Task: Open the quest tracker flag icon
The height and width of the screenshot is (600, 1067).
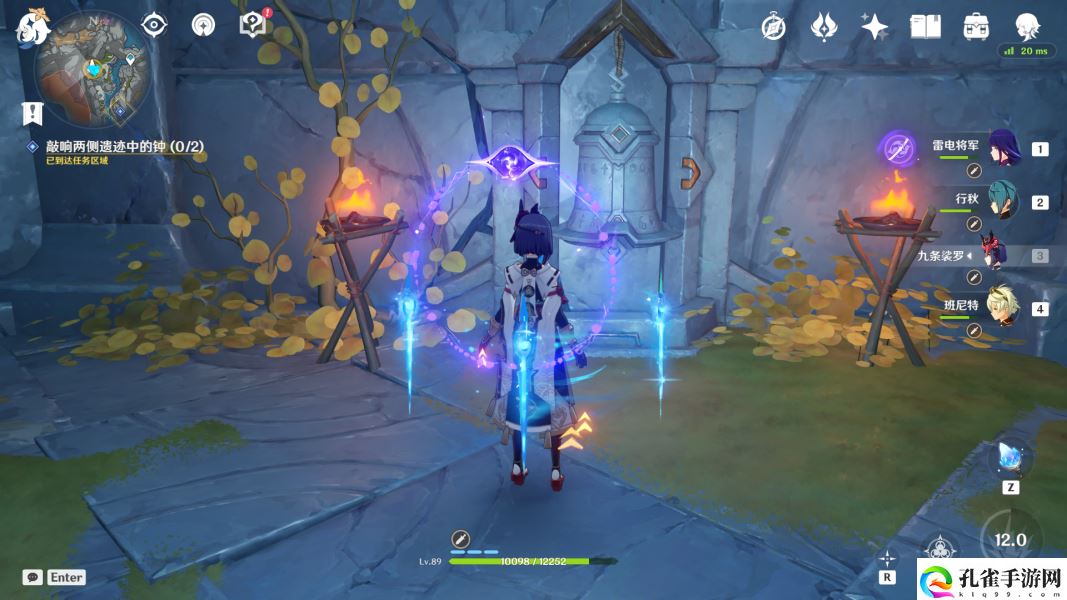Action: coord(32,113)
